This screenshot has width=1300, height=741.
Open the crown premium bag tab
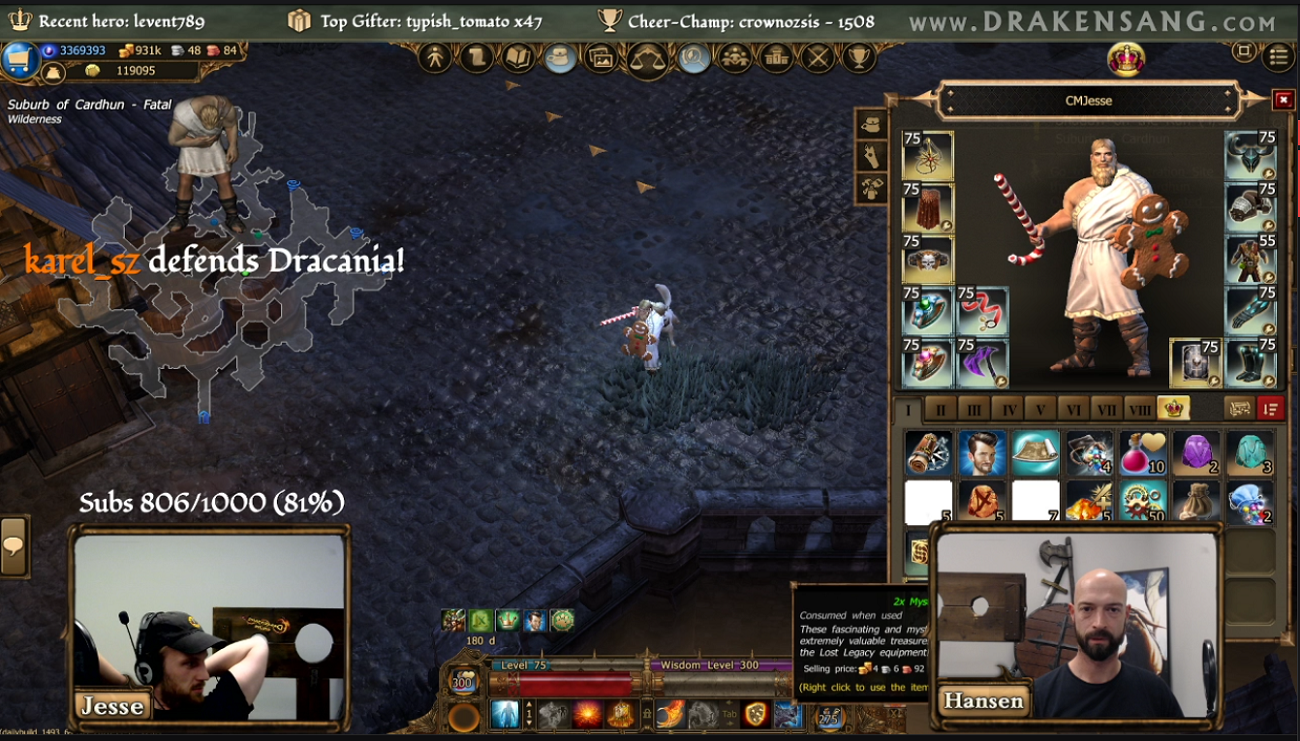(1173, 408)
